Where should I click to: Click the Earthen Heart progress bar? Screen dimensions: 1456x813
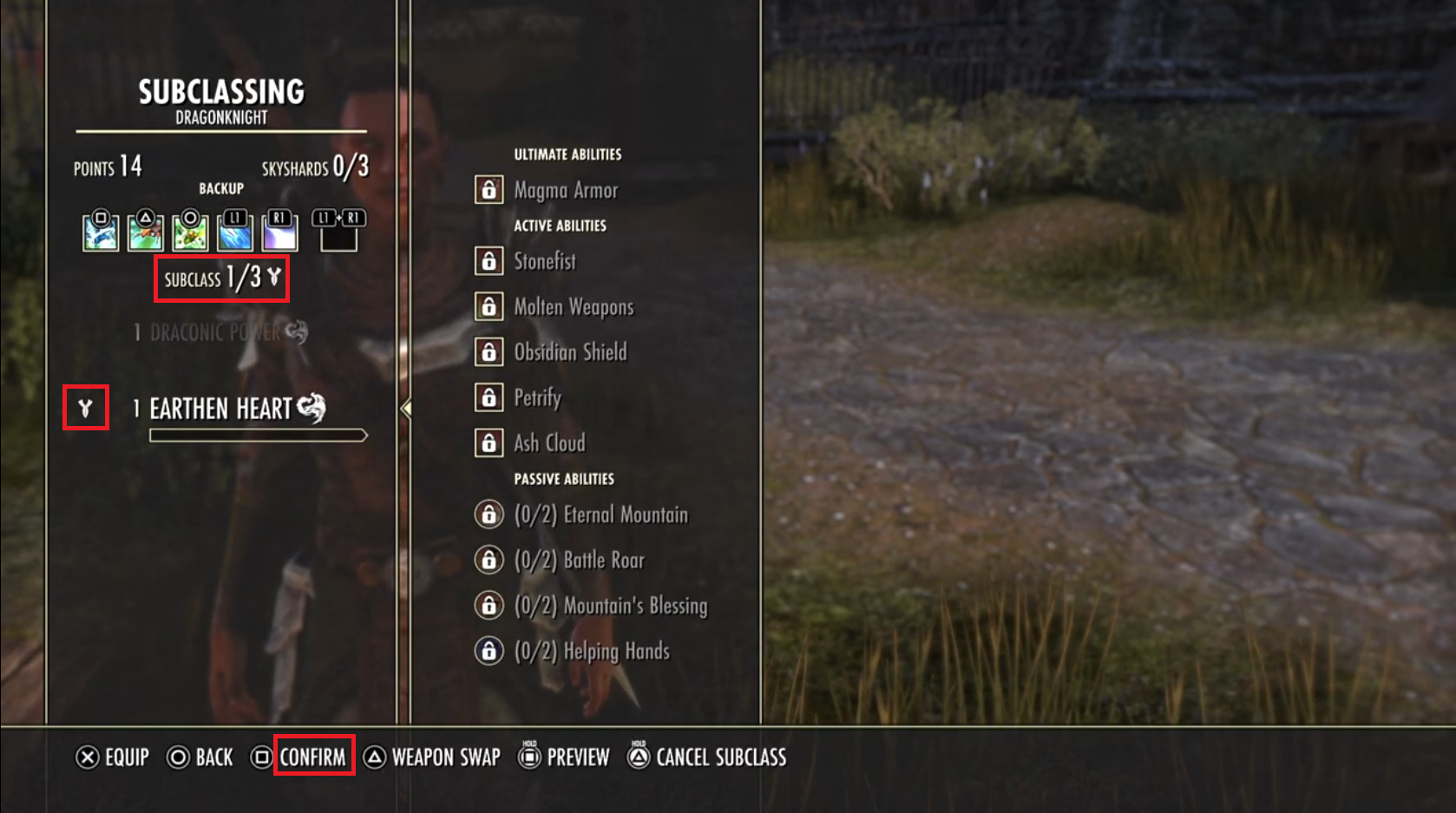pos(257,433)
